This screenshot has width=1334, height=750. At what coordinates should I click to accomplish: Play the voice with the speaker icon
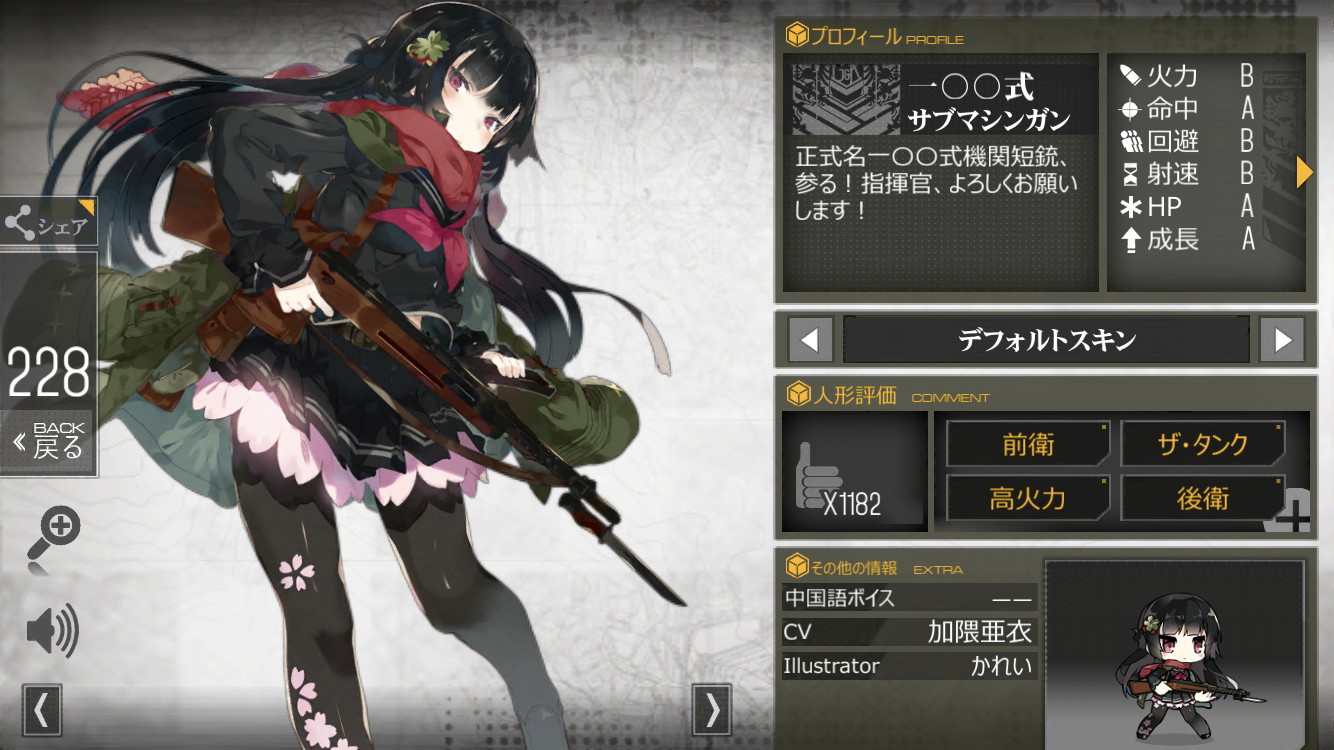[52, 630]
